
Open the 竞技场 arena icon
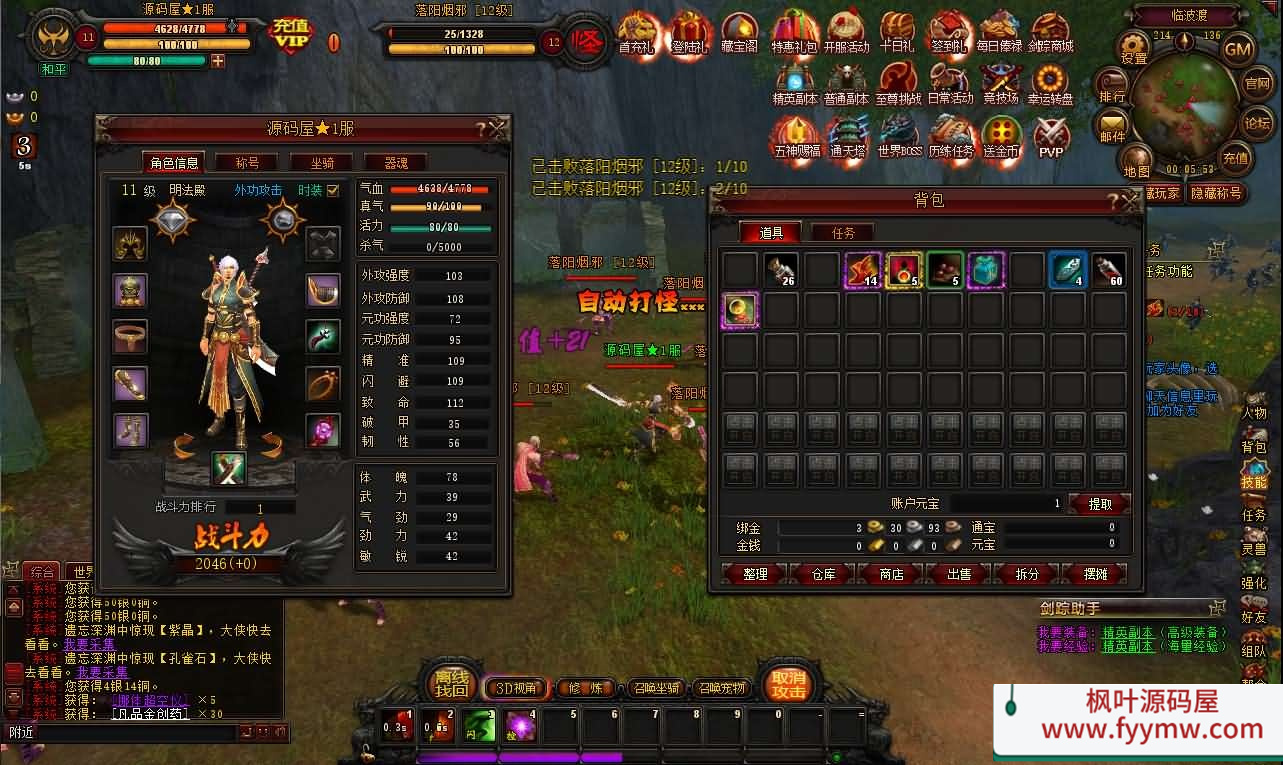[x=999, y=84]
